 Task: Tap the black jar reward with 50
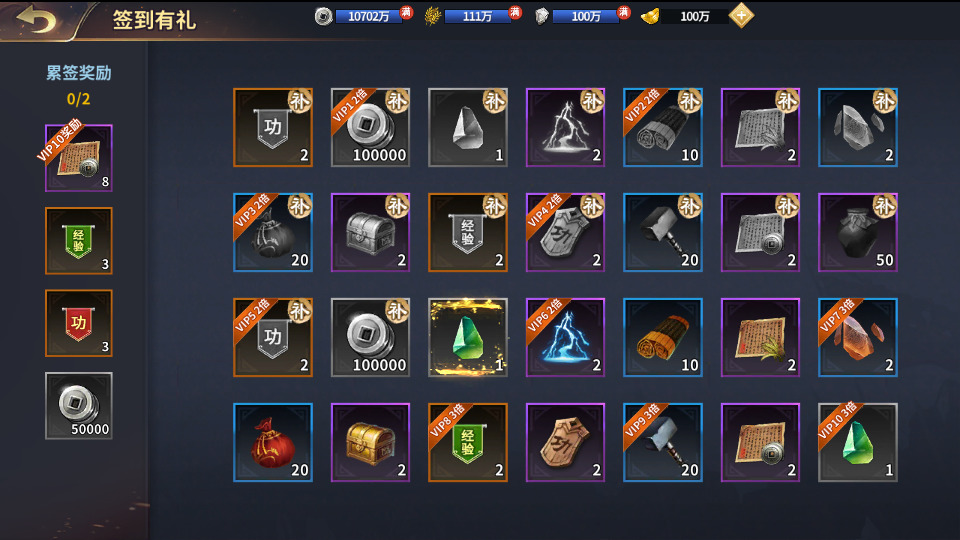pos(858,232)
